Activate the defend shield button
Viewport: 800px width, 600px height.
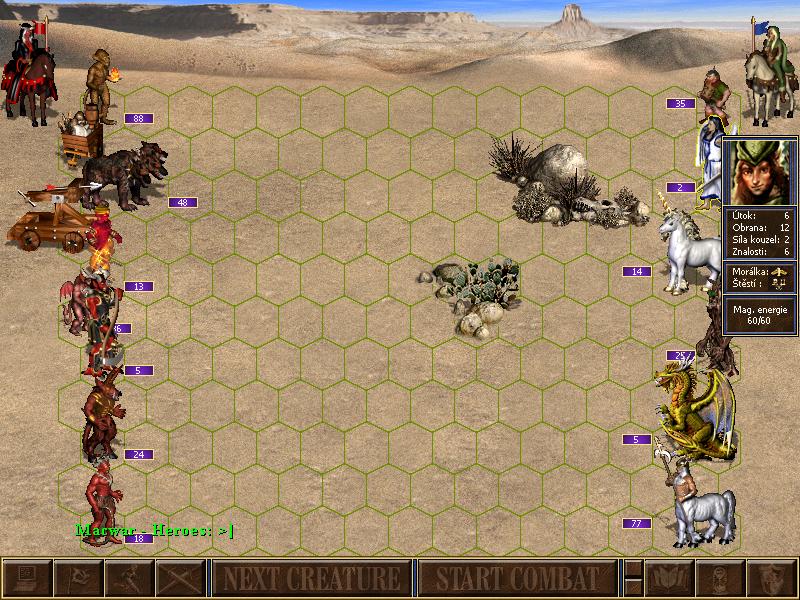pos(772,578)
